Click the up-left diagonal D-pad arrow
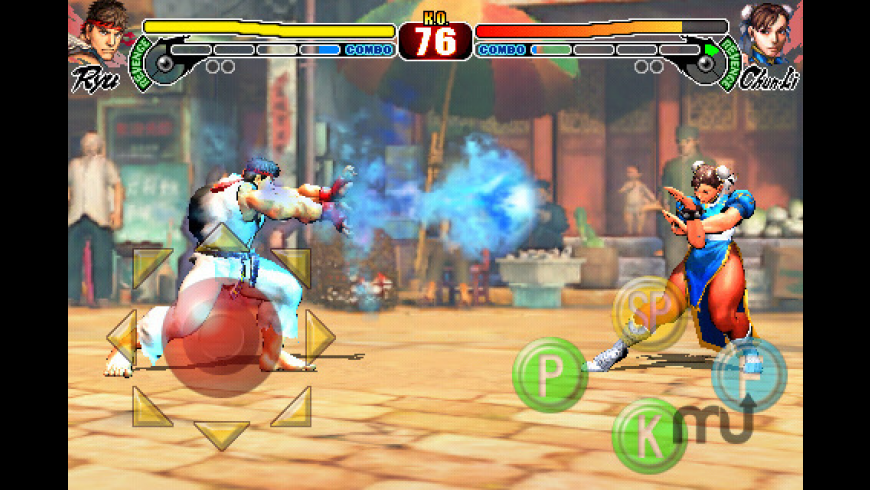The image size is (870, 490). pyautogui.click(x=150, y=266)
